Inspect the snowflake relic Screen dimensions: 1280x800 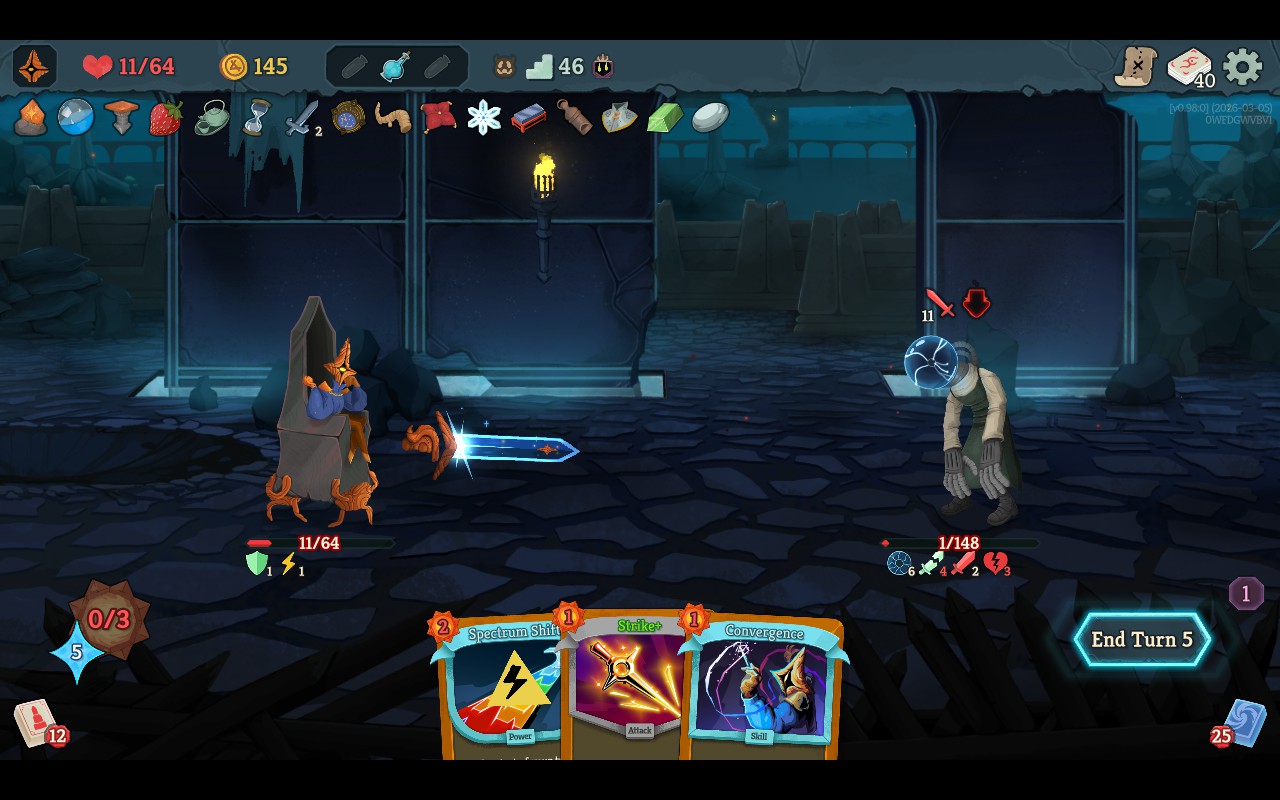click(484, 117)
